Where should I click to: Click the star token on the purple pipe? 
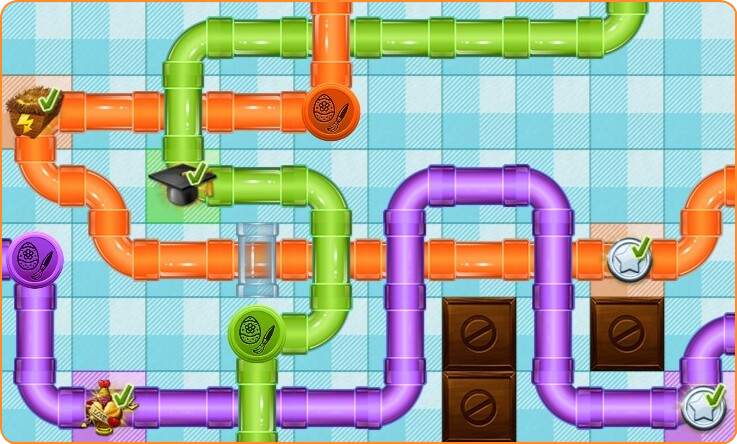(702, 407)
